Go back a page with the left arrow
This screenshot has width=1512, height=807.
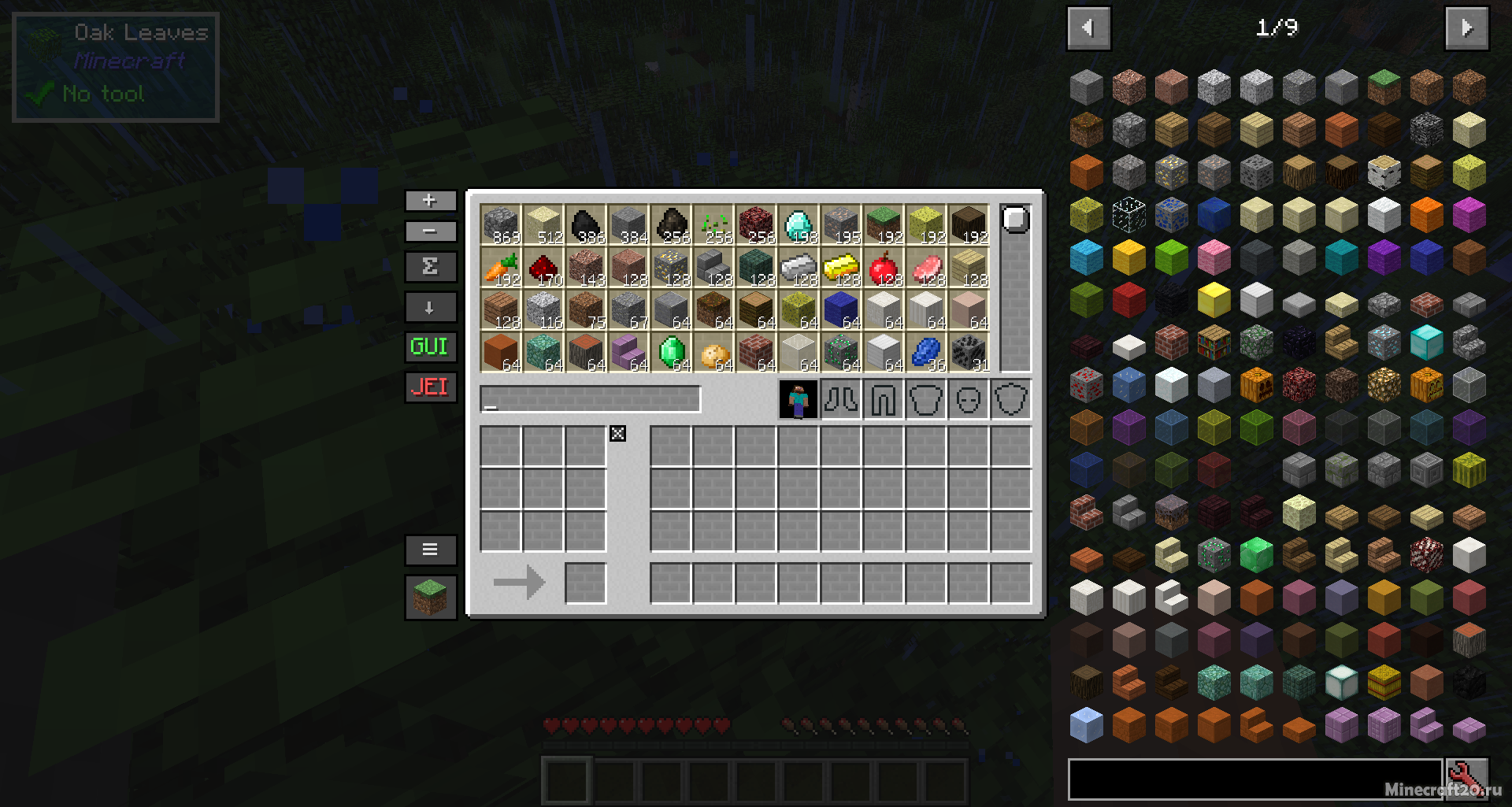(1088, 28)
